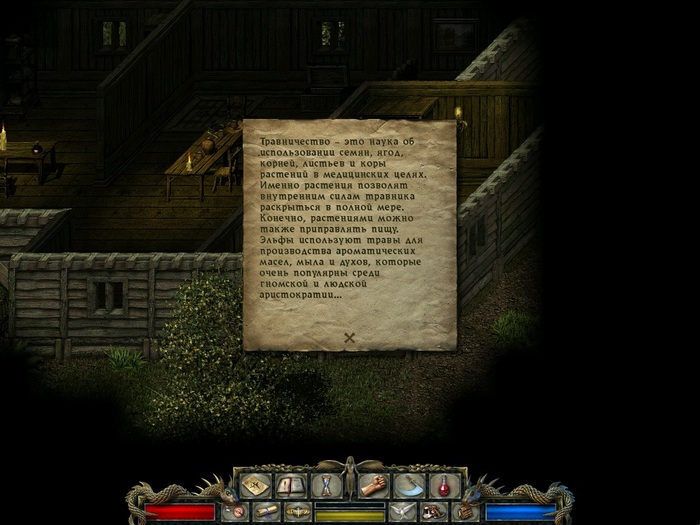Use the red potion flask icon
Image resolution: width=700 pixels, height=525 pixels.
pyautogui.click(x=443, y=485)
